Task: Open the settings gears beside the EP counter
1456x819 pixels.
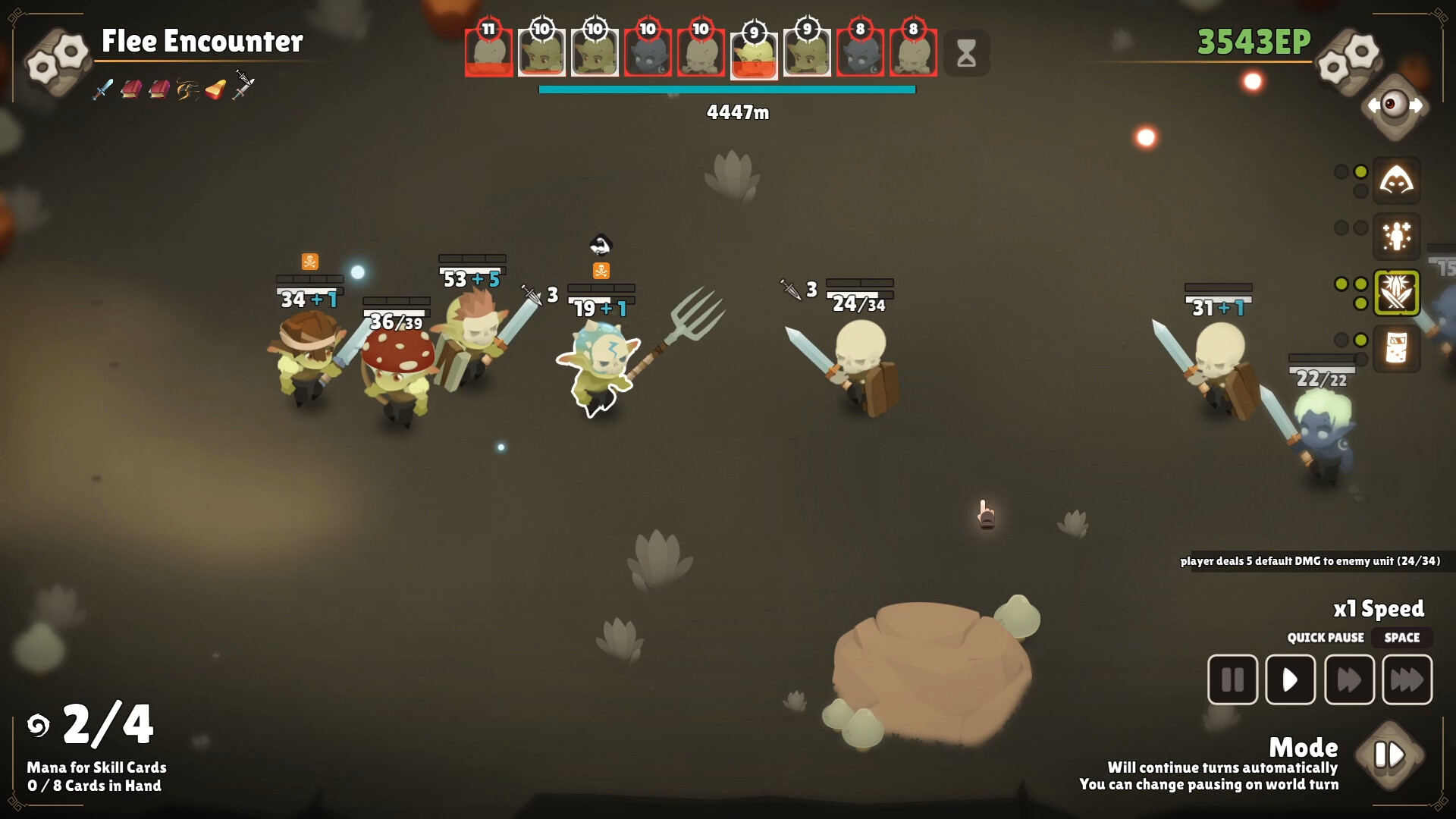Action: [x=1348, y=59]
